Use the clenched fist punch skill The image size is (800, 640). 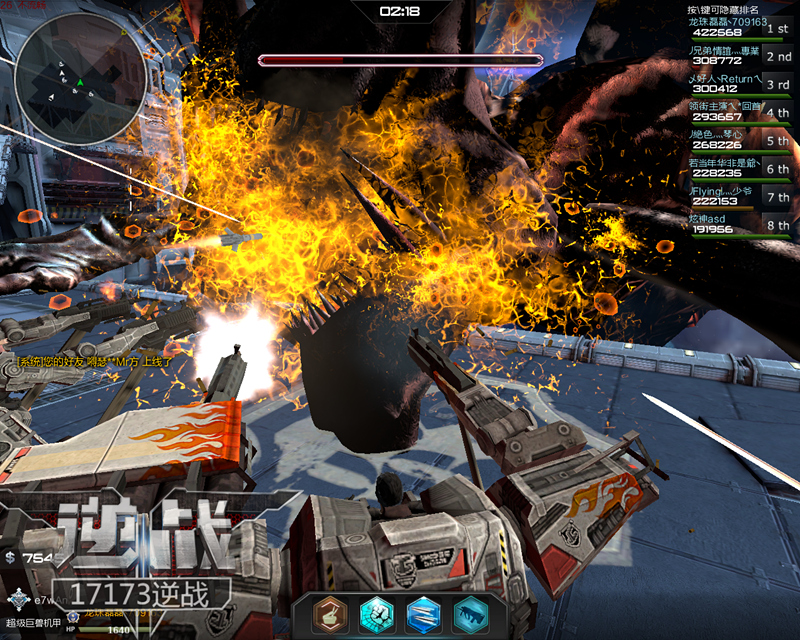(374, 614)
